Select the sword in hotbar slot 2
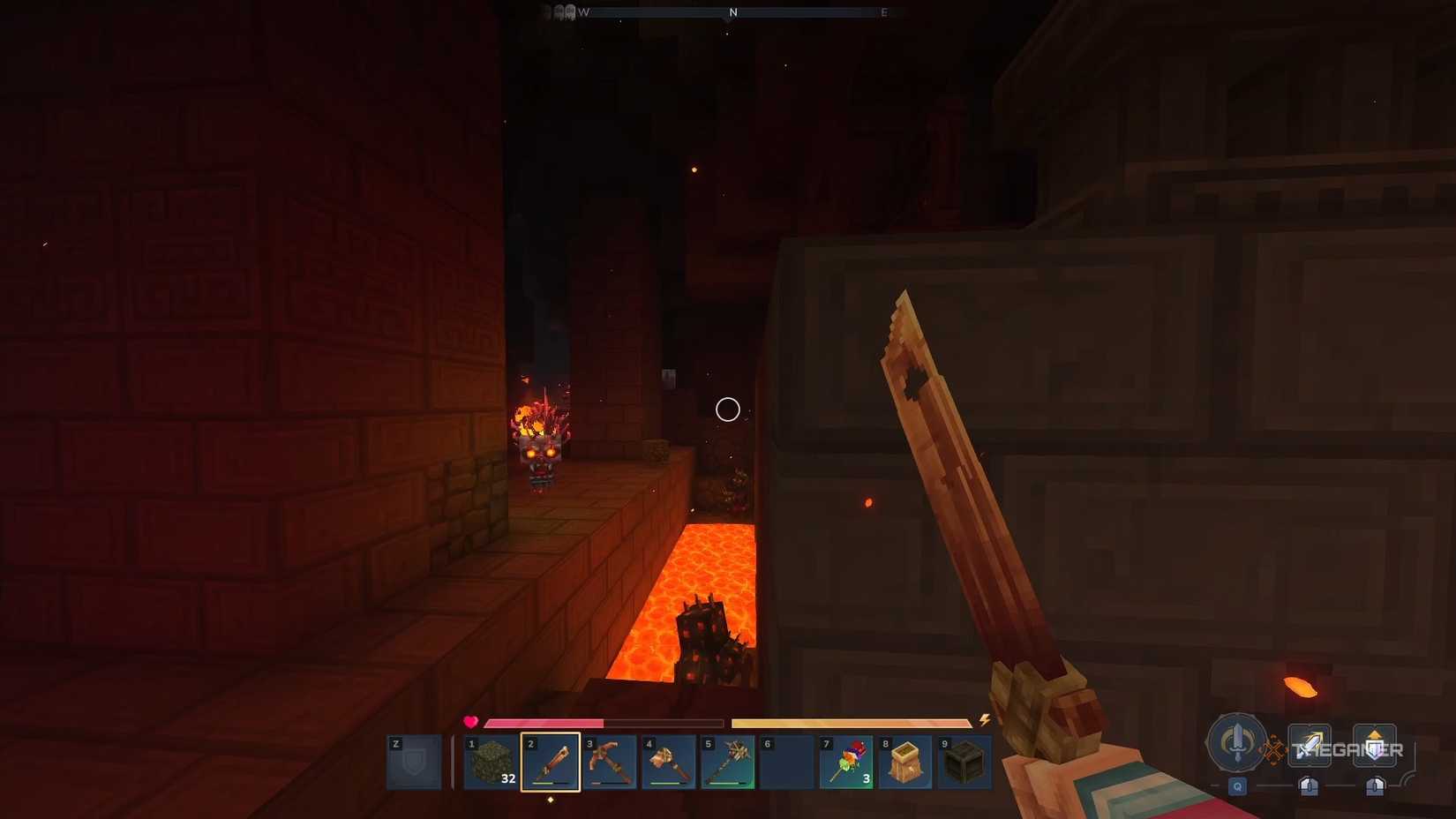This screenshot has width=1456, height=819. 552,761
